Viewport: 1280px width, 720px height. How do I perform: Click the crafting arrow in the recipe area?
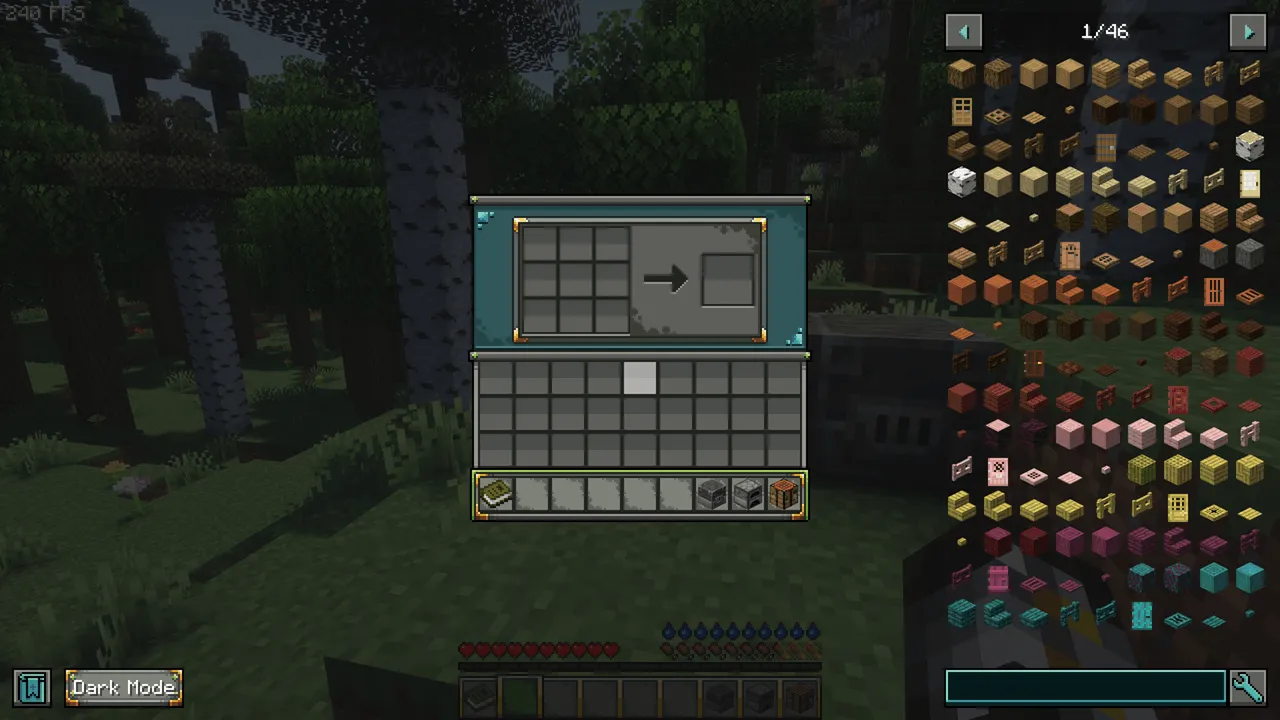click(668, 280)
